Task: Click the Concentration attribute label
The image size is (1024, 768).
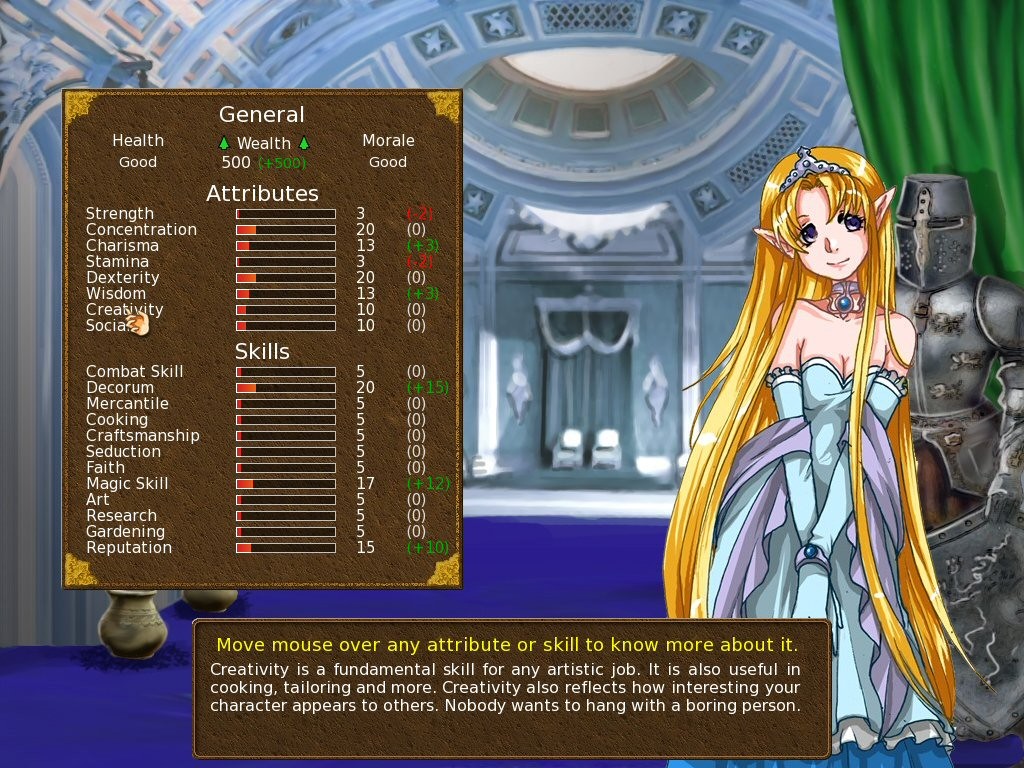Action: (141, 230)
